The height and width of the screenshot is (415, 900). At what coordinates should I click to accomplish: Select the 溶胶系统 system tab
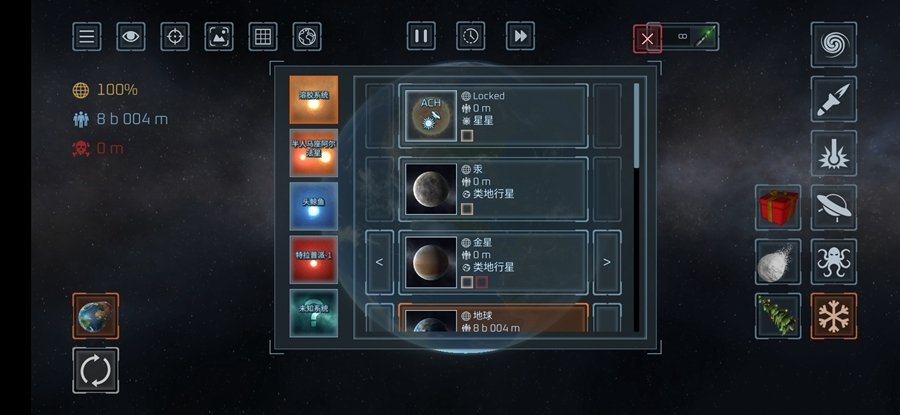coord(313,99)
